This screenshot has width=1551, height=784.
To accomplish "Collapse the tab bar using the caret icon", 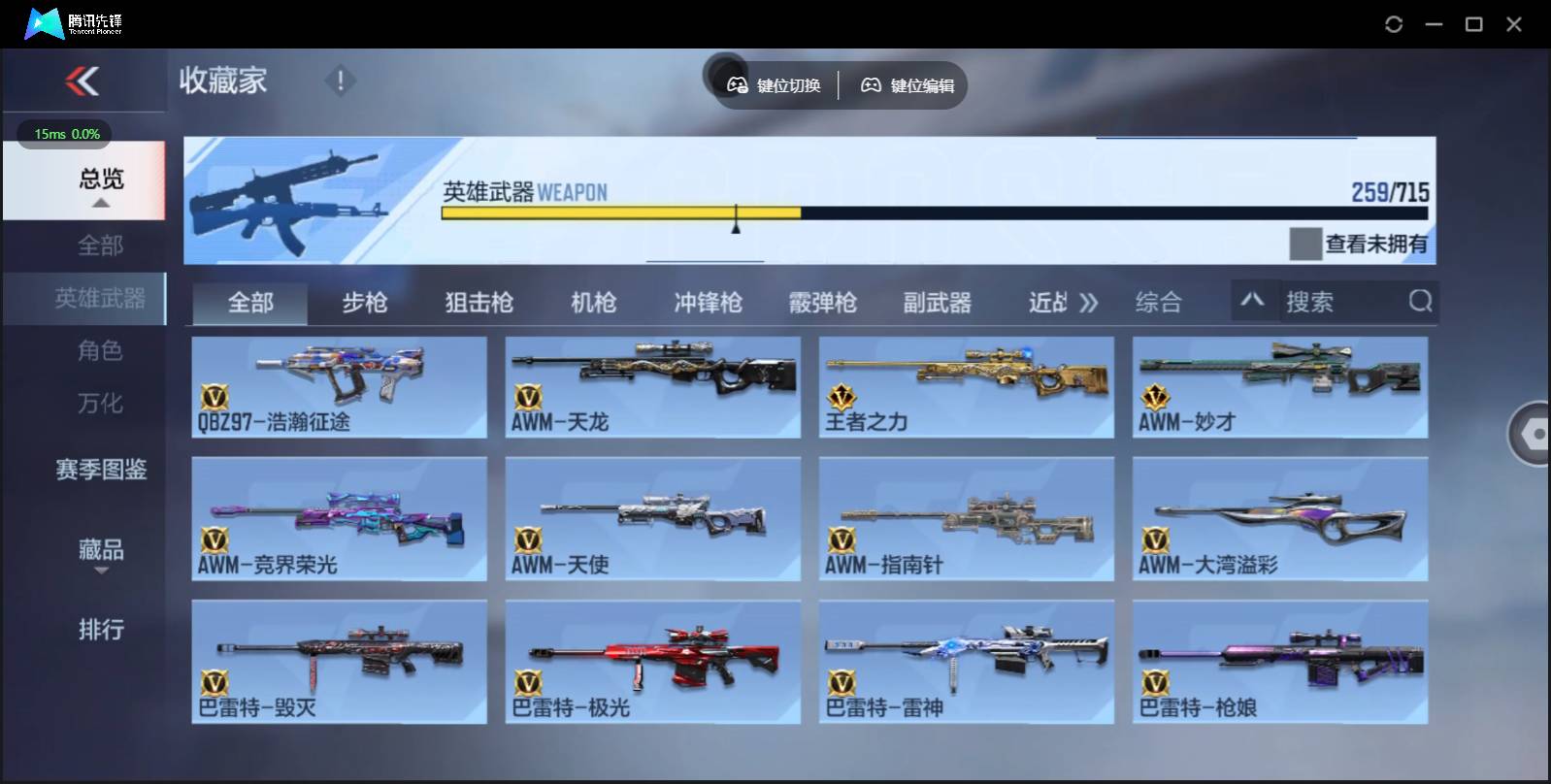I will (1254, 302).
